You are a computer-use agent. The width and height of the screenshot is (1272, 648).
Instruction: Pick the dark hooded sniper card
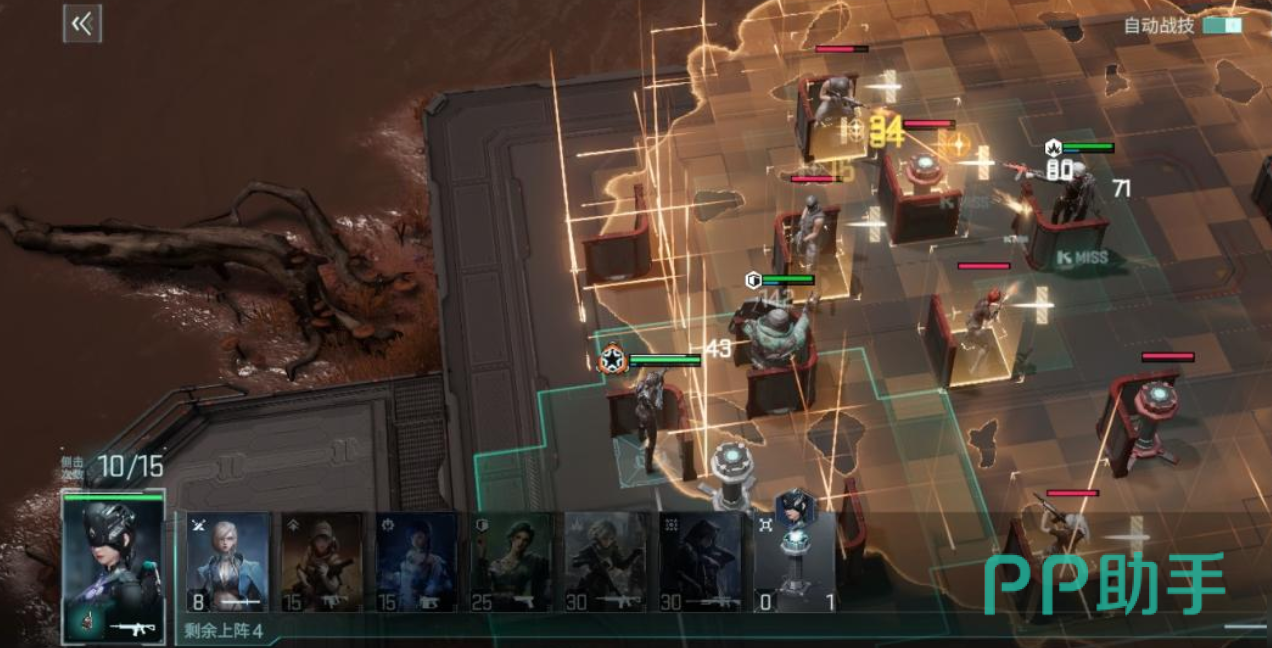pyautogui.click(x=699, y=562)
